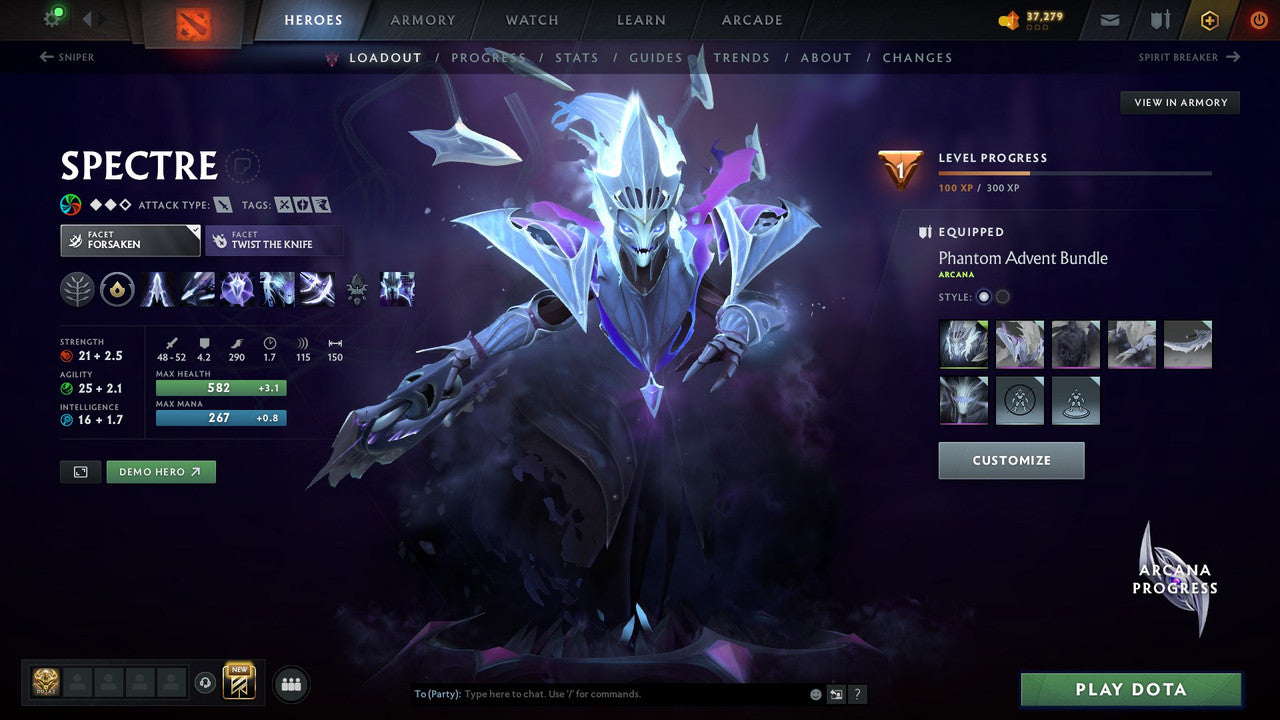Switch to the Twist The Knife facet
The image size is (1280, 720).
(274, 240)
